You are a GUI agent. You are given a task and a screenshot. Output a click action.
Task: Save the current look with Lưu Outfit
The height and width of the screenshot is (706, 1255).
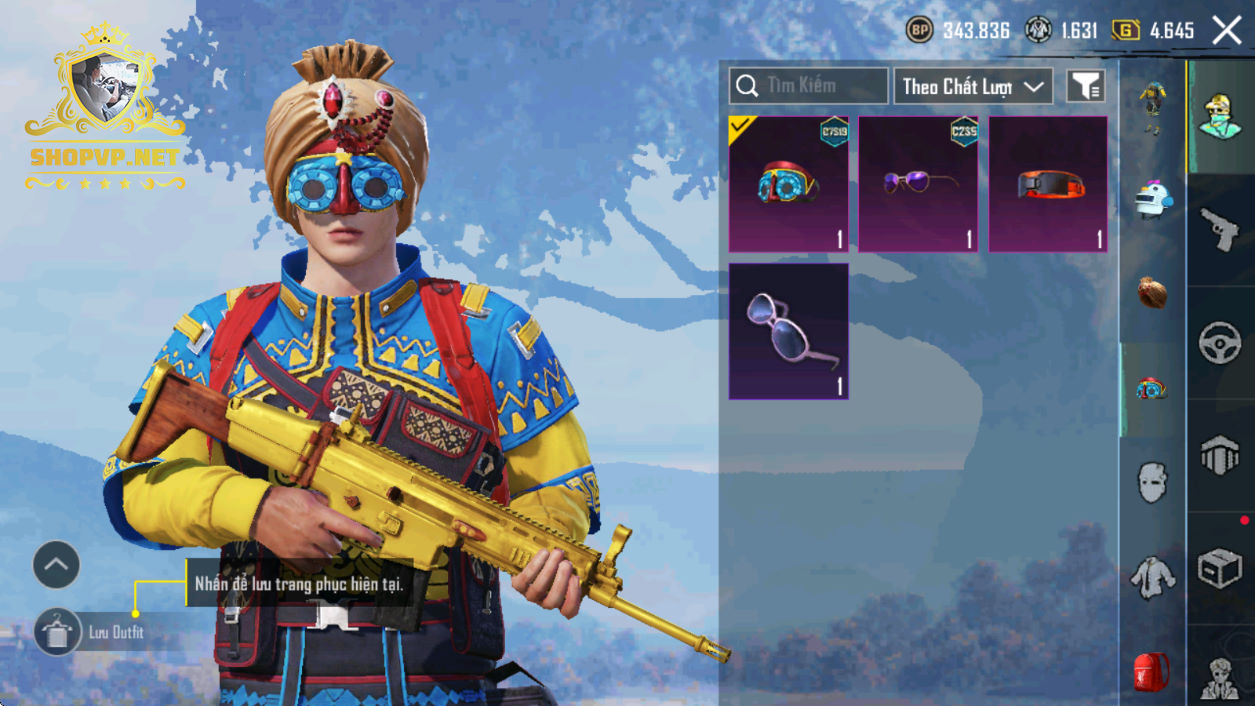[x=58, y=632]
